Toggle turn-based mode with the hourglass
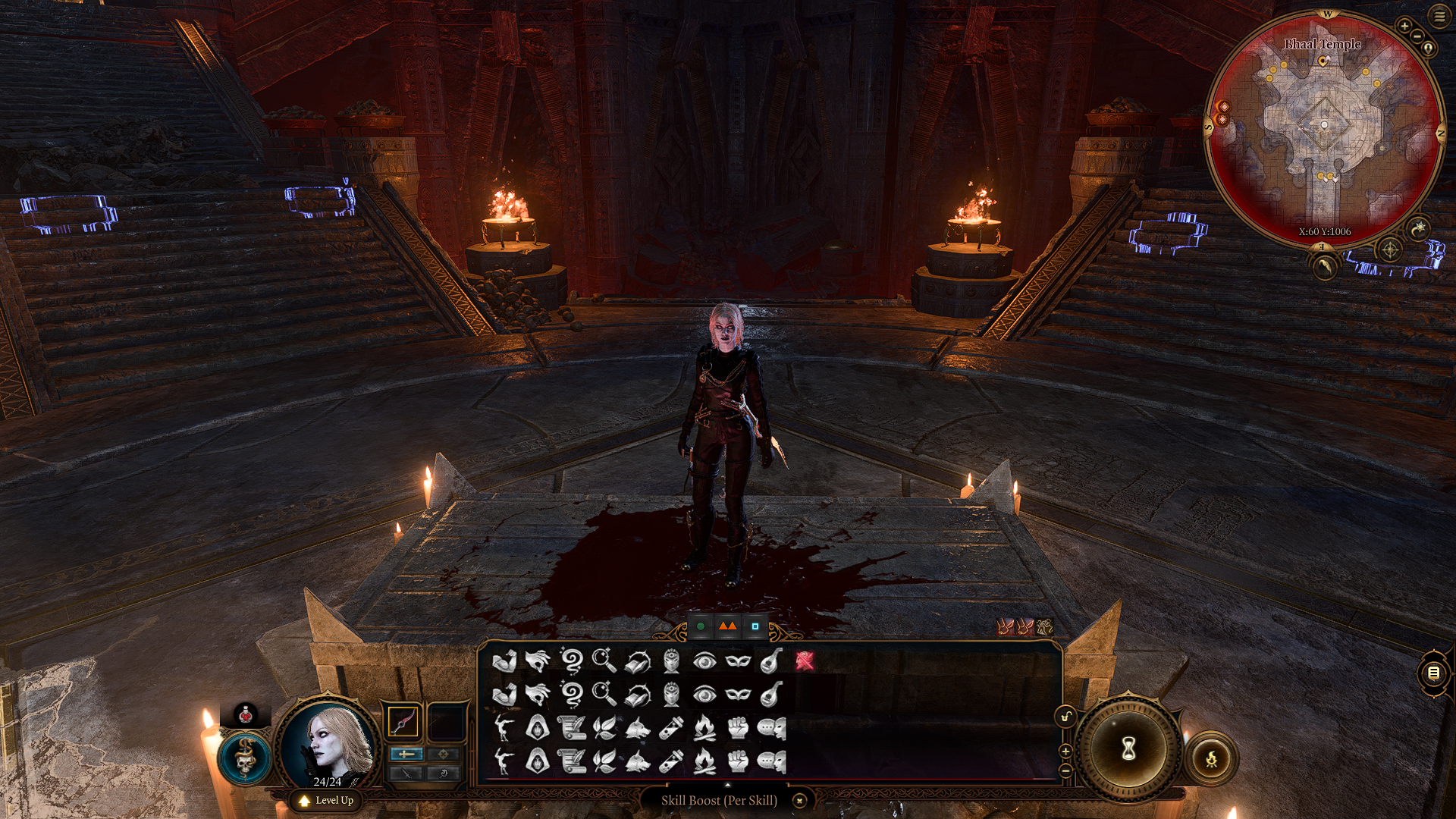Image resolution: width=1456 pixels, height=819 pixels. coord(1128,747)
